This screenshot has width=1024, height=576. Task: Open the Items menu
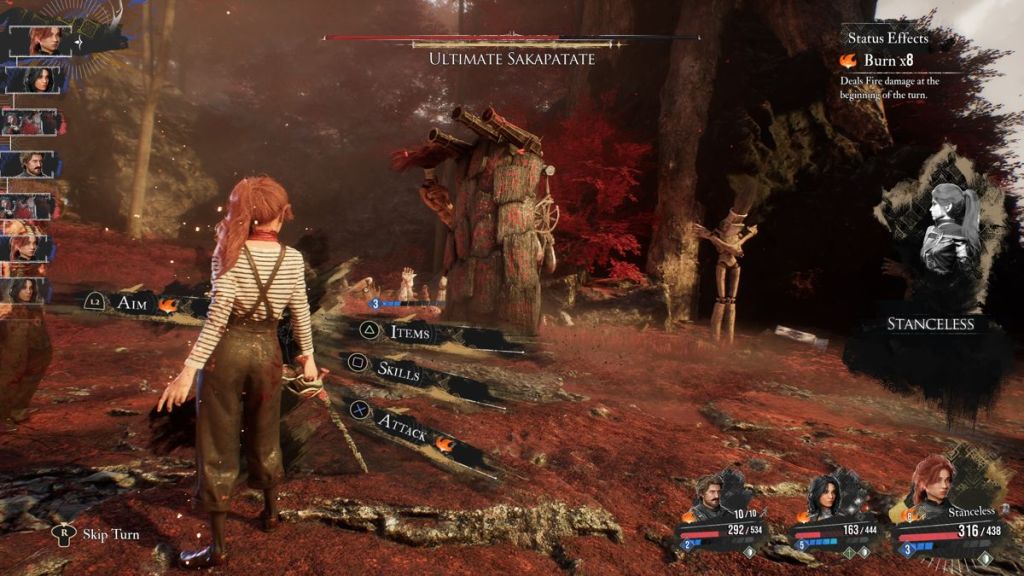[x=410, y=332]
